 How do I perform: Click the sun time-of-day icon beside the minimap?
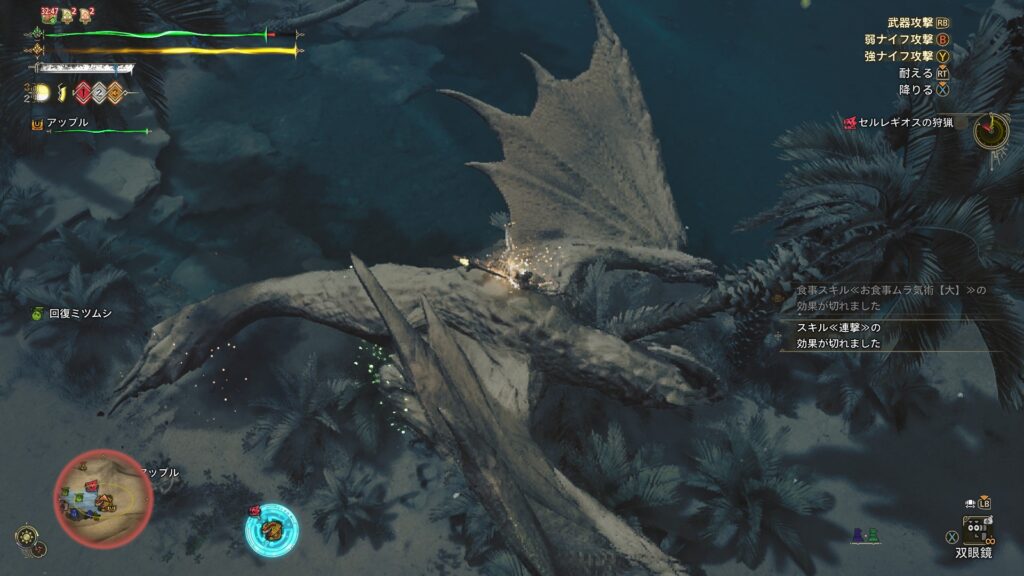pyautogui.click(x=26, y=537)
